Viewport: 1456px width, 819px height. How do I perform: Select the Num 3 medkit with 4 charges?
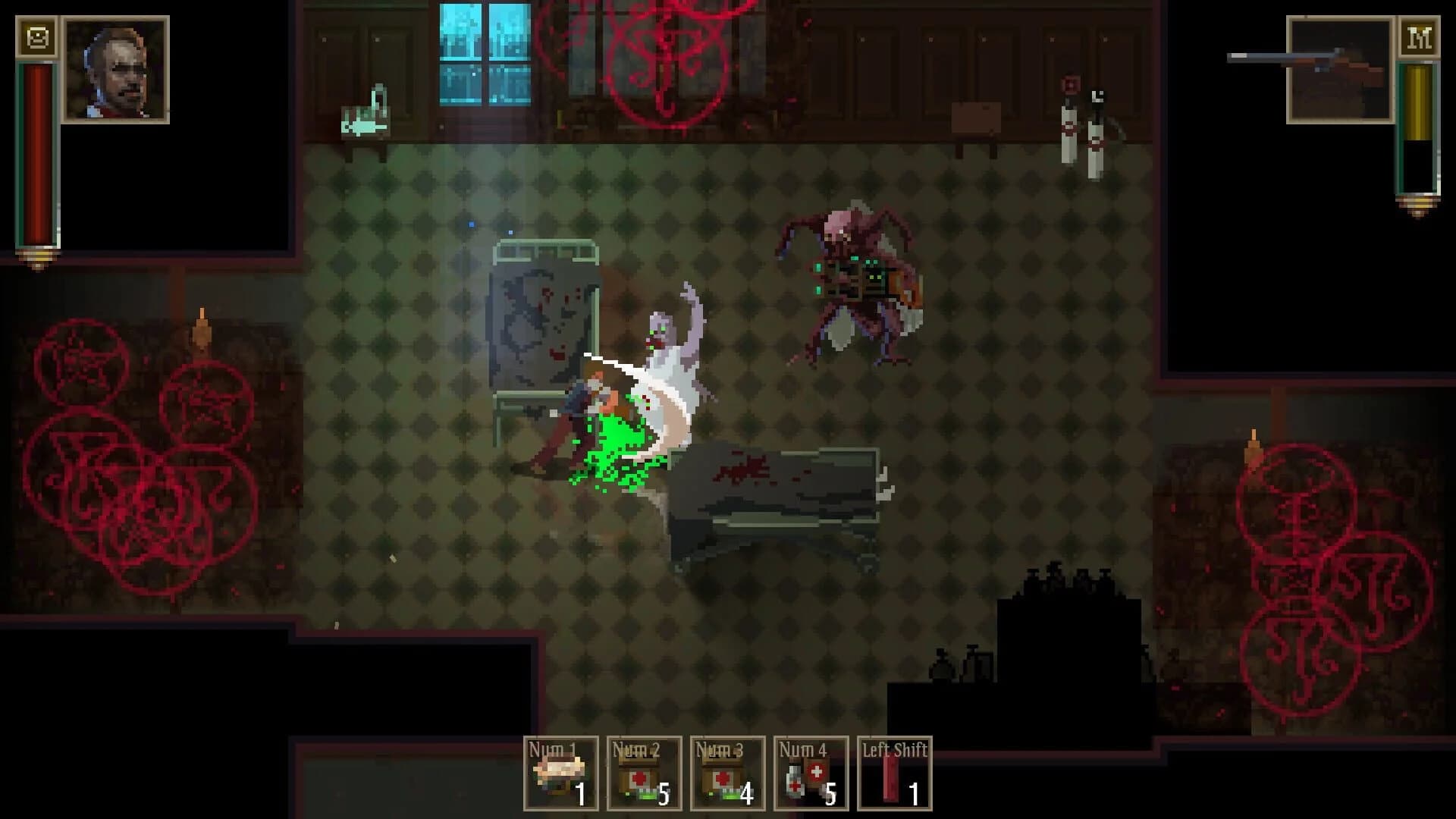[x=730, y=773]
